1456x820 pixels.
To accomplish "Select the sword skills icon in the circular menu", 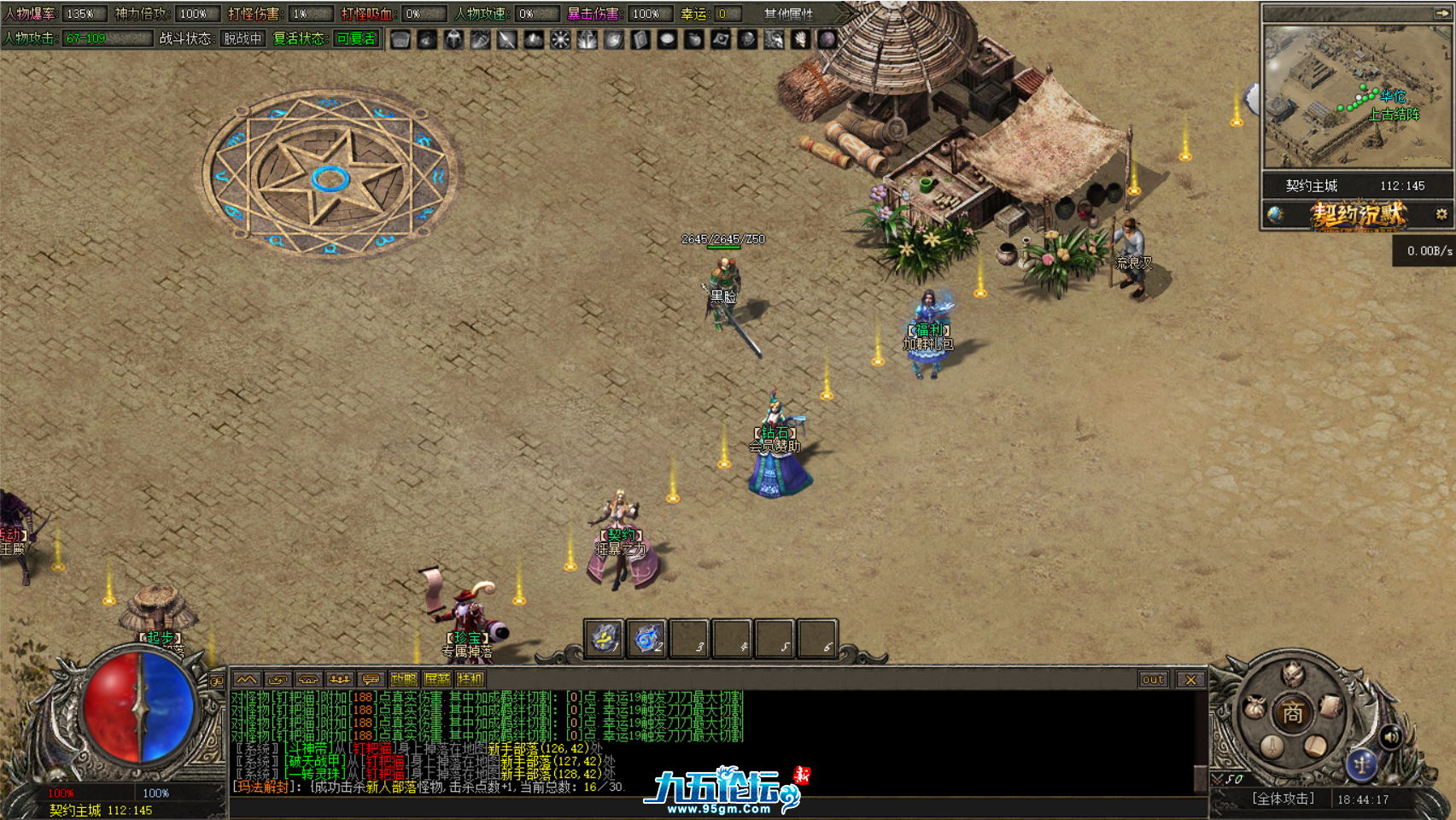I will 1272,748.
